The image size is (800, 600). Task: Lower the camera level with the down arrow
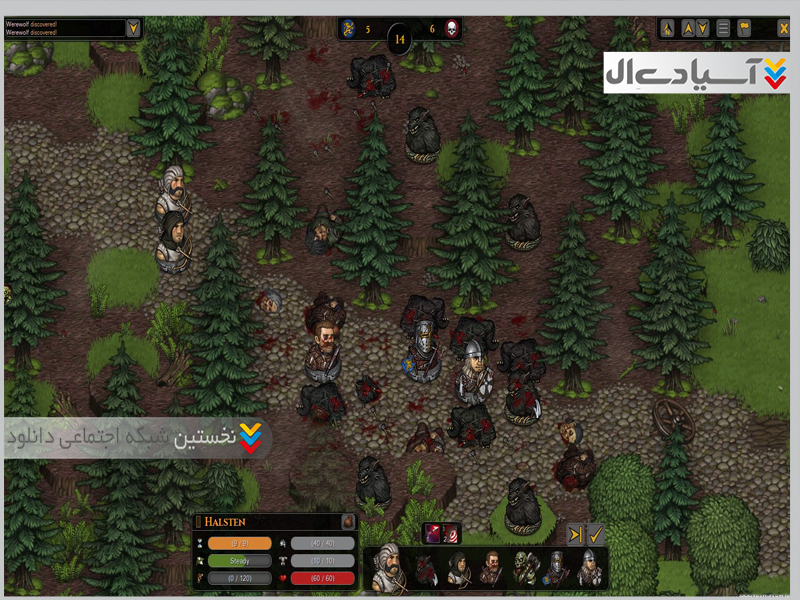(704, 28)
